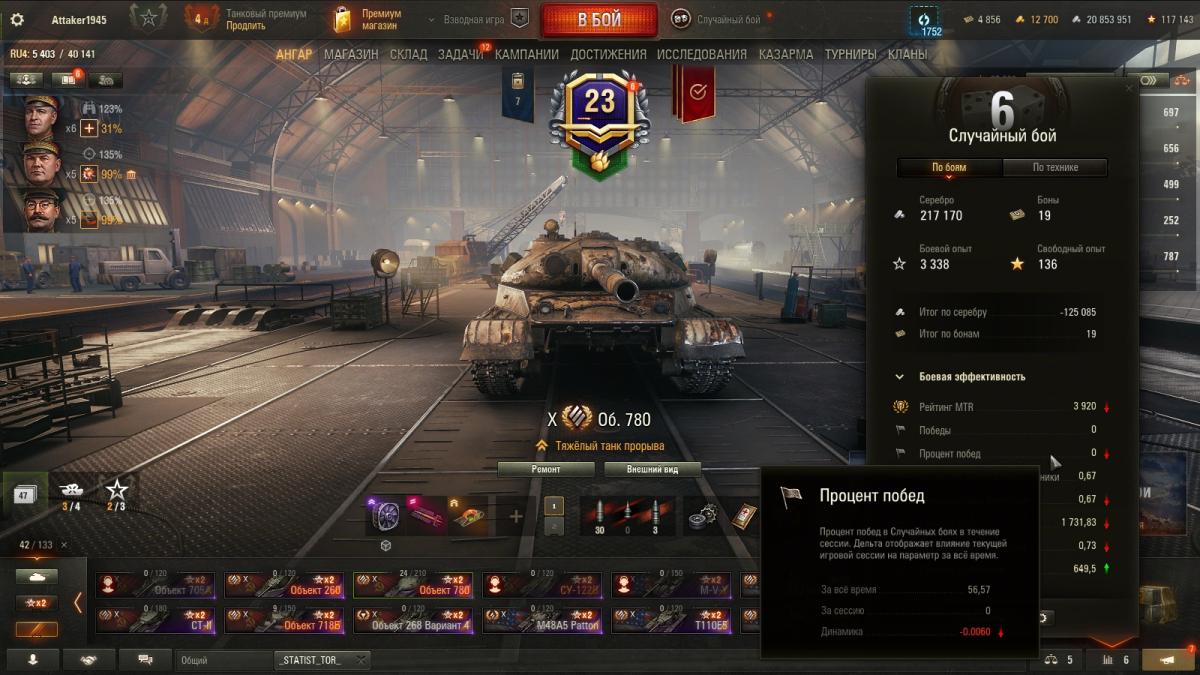The image size is (1200, 675).
Task: Choose the M48A5 Patton tank
Action: point(542,621)
